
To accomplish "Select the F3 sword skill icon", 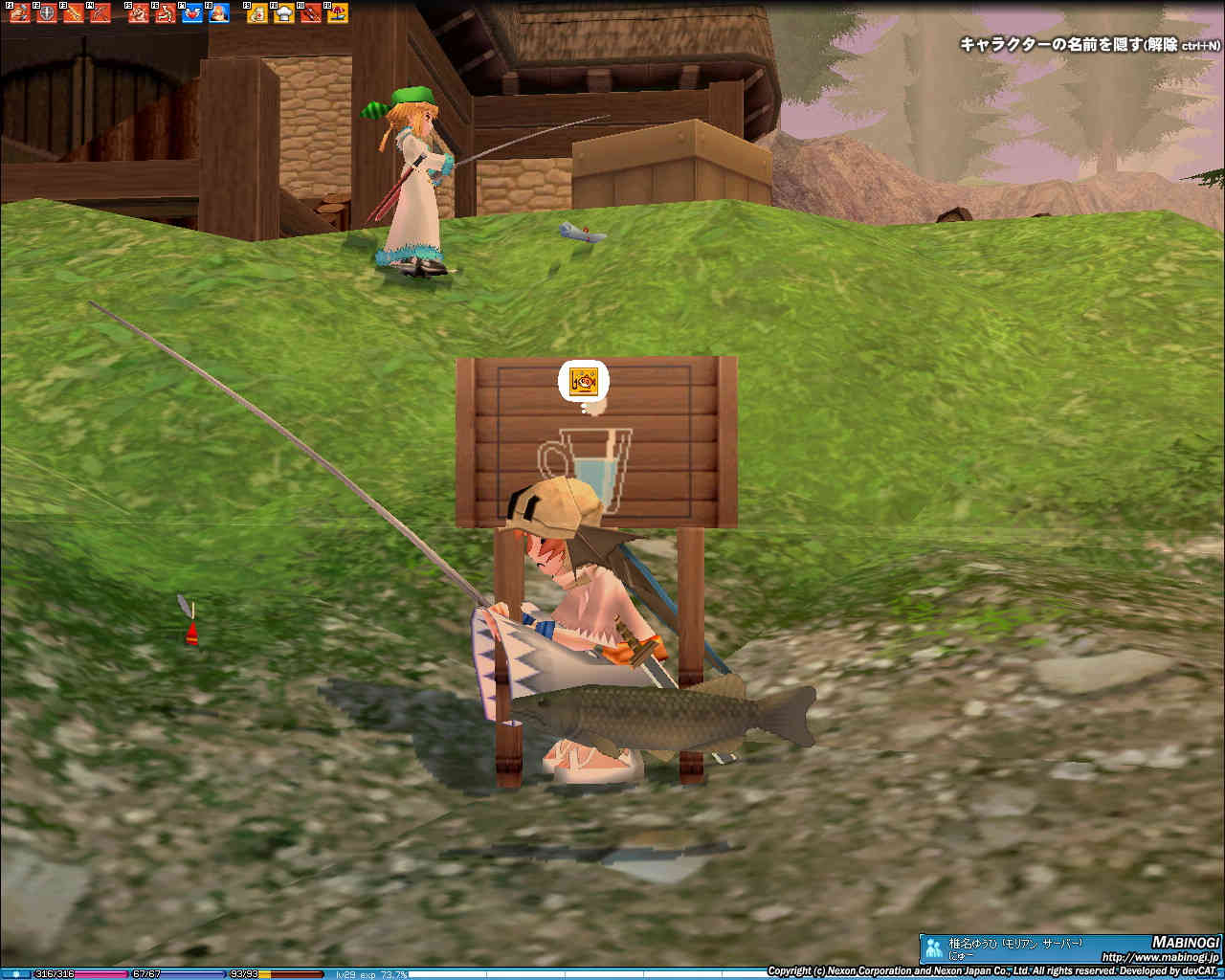I will (x=74, y=13).
